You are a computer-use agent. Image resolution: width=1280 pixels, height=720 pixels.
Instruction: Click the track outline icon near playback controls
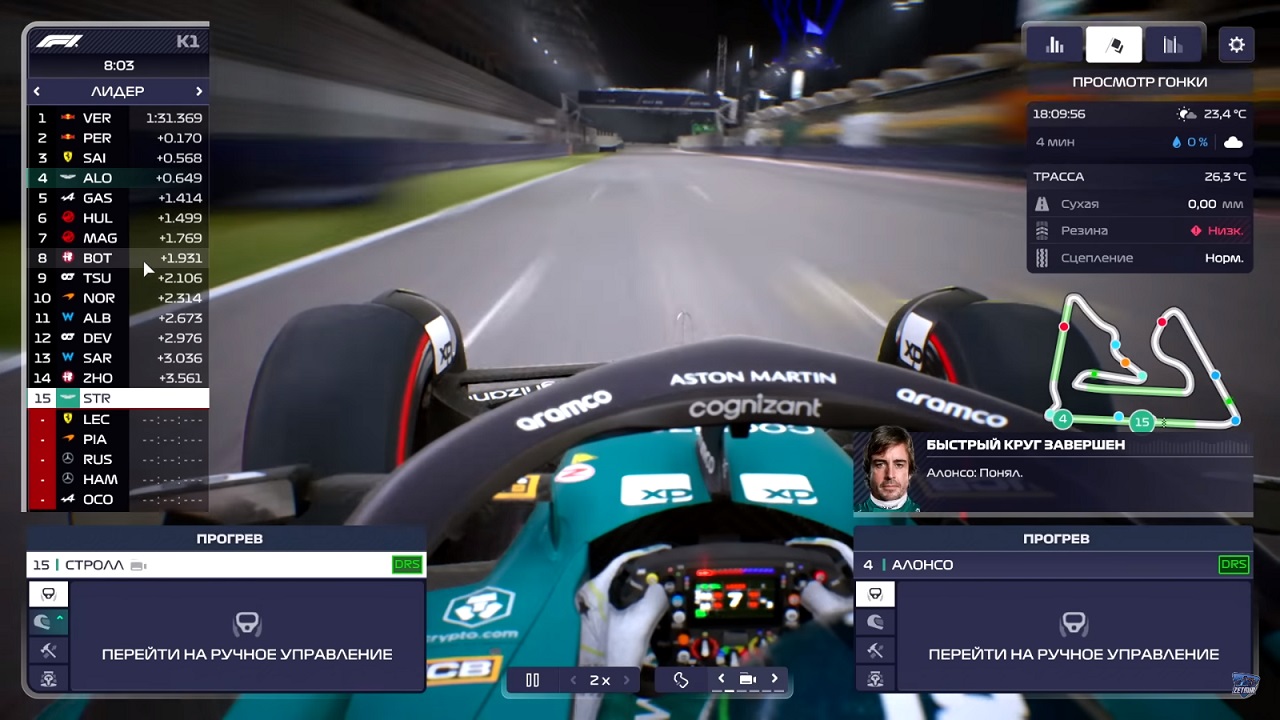pyautogui.click(x=681, y=679)
